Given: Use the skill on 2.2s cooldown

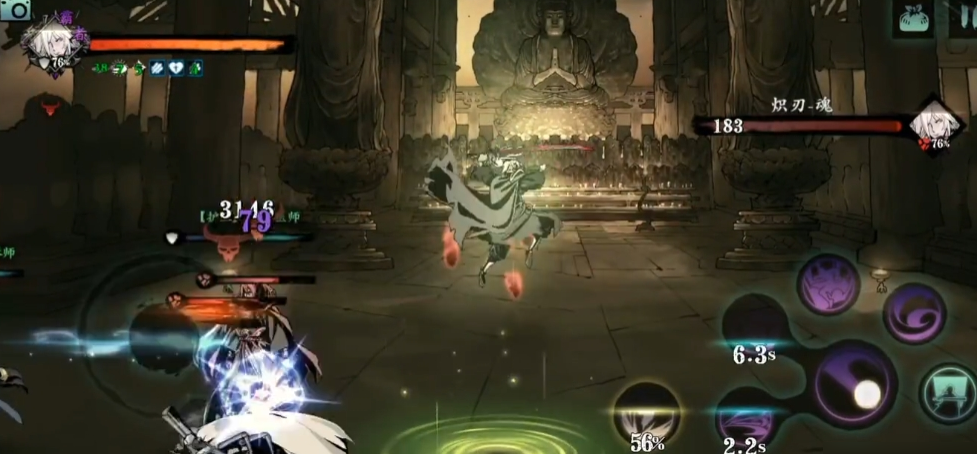Looking at the screenshot, I should click(x=745, y=417).
